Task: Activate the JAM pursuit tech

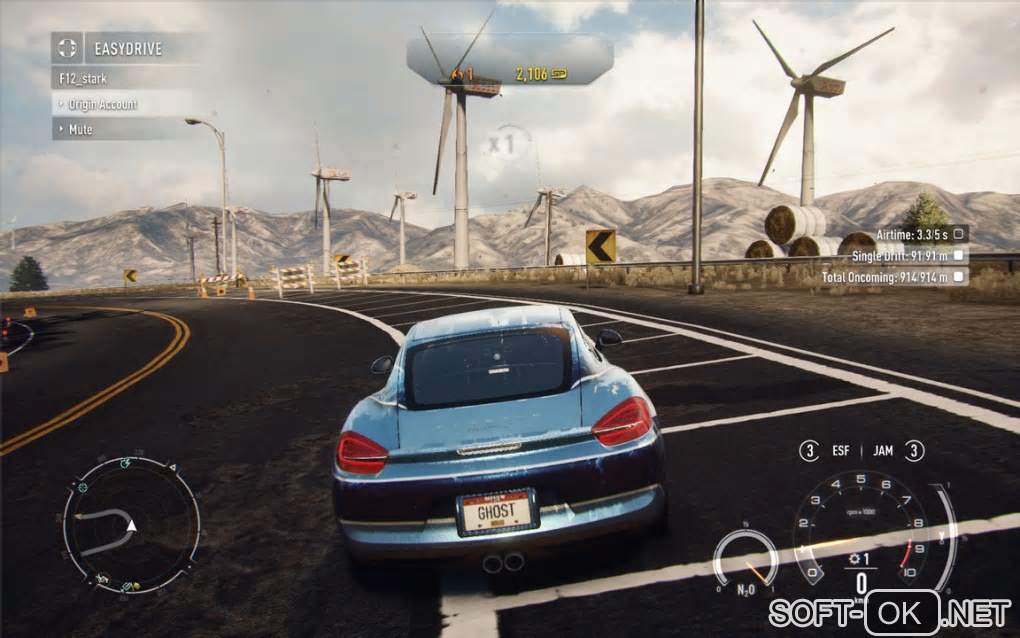Action: tap(896, 451)
